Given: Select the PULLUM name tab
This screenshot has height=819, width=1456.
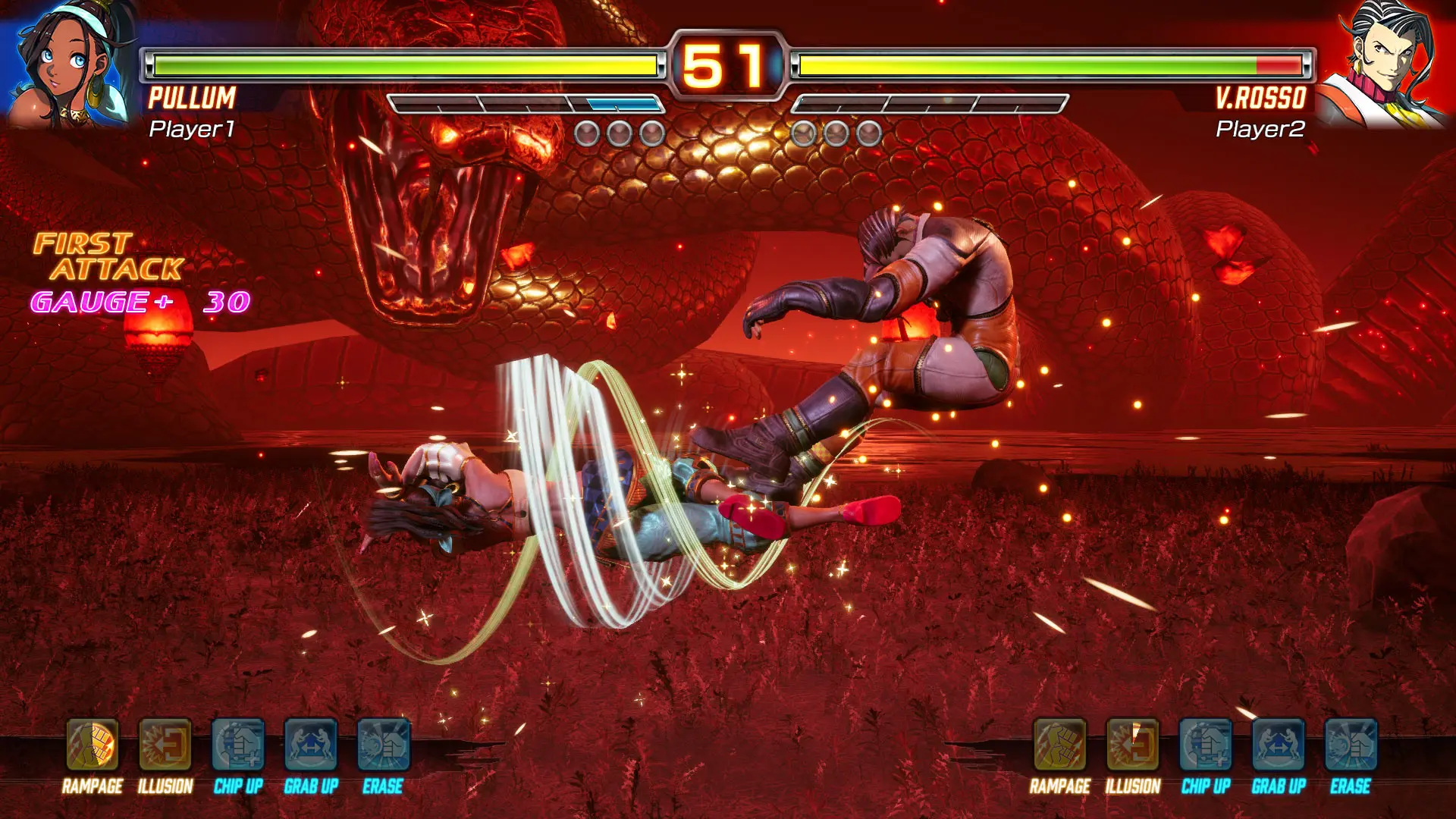Looking at the screenshot, I should pyautogui.click(x=190, y=97).
